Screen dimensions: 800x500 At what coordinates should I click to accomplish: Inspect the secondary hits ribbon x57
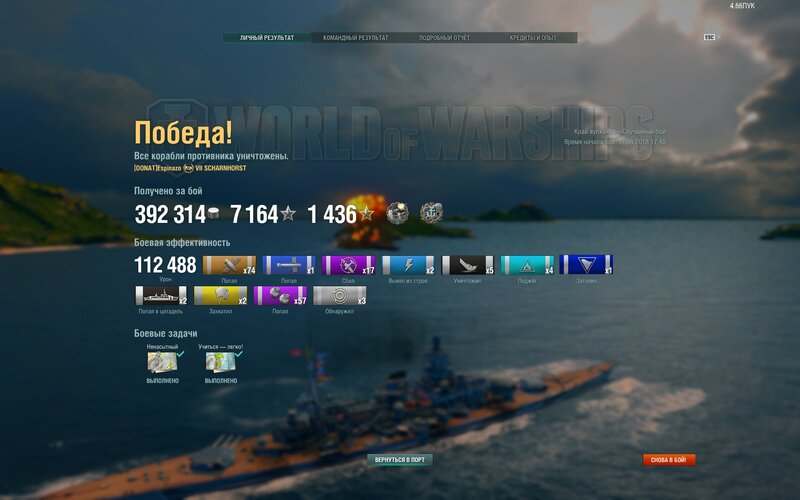point(280,296)
